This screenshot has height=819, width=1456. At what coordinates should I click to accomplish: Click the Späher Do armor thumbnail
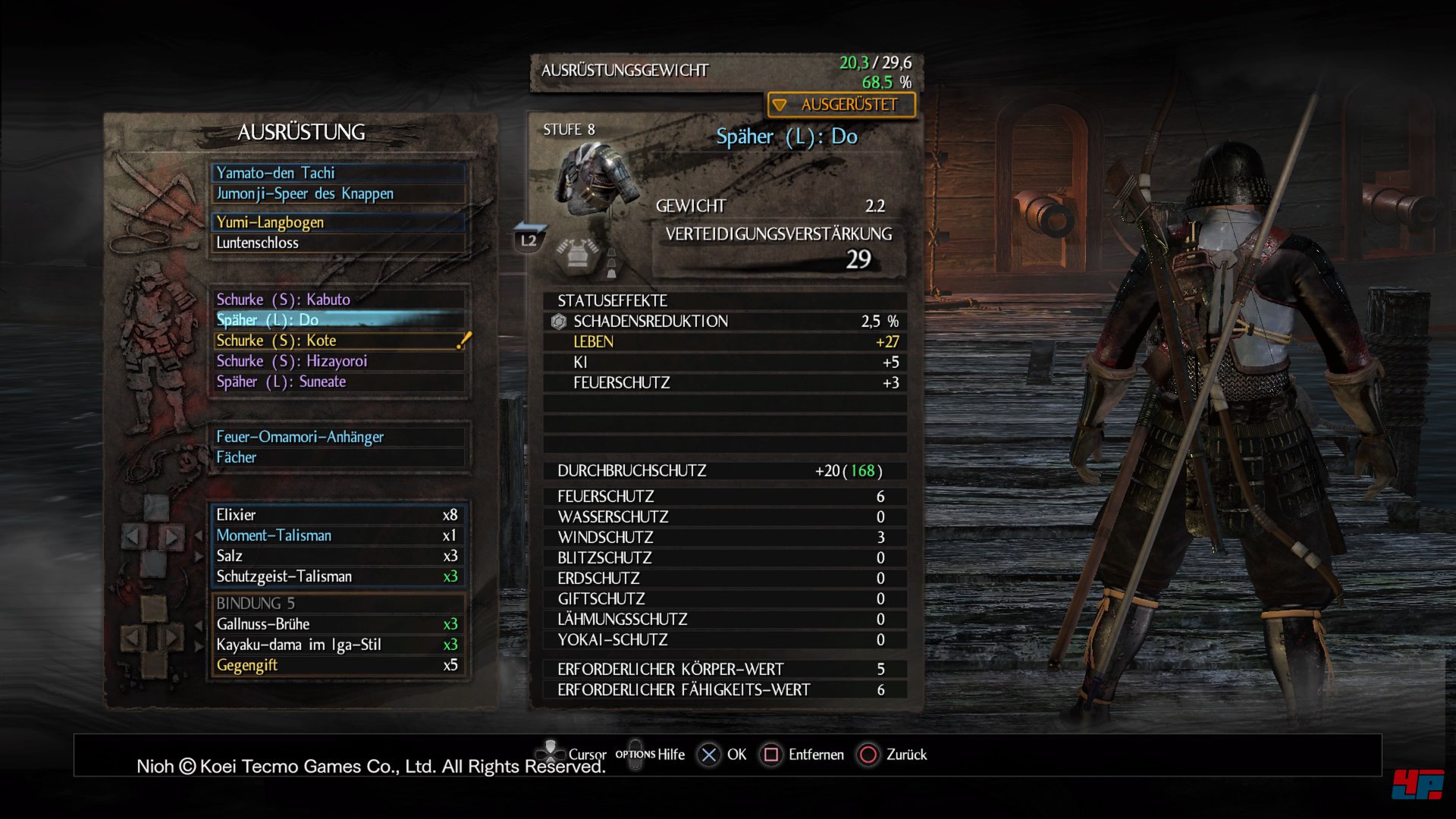tap(597, 176)
